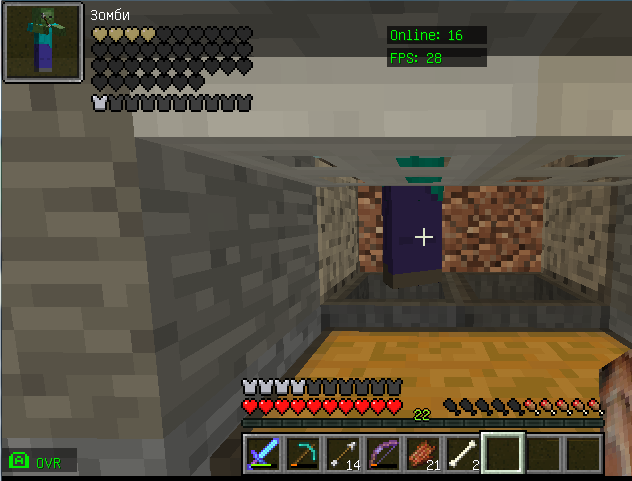Viewport: 632px width, 481px height.
Task: Click the highlighted empty hotbar slot
Action: 503,453
